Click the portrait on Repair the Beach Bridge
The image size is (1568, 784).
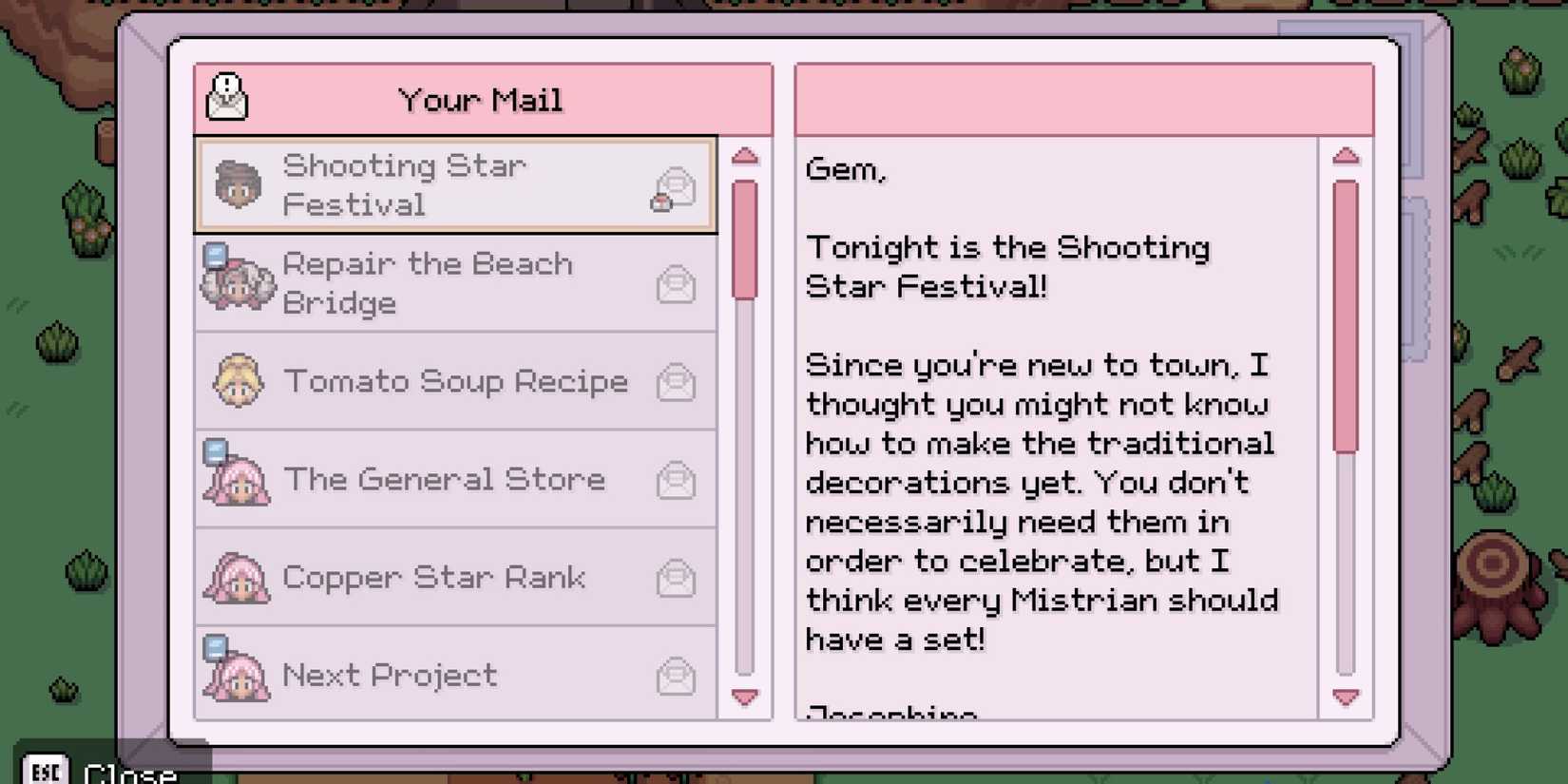[x=236, y=281]
